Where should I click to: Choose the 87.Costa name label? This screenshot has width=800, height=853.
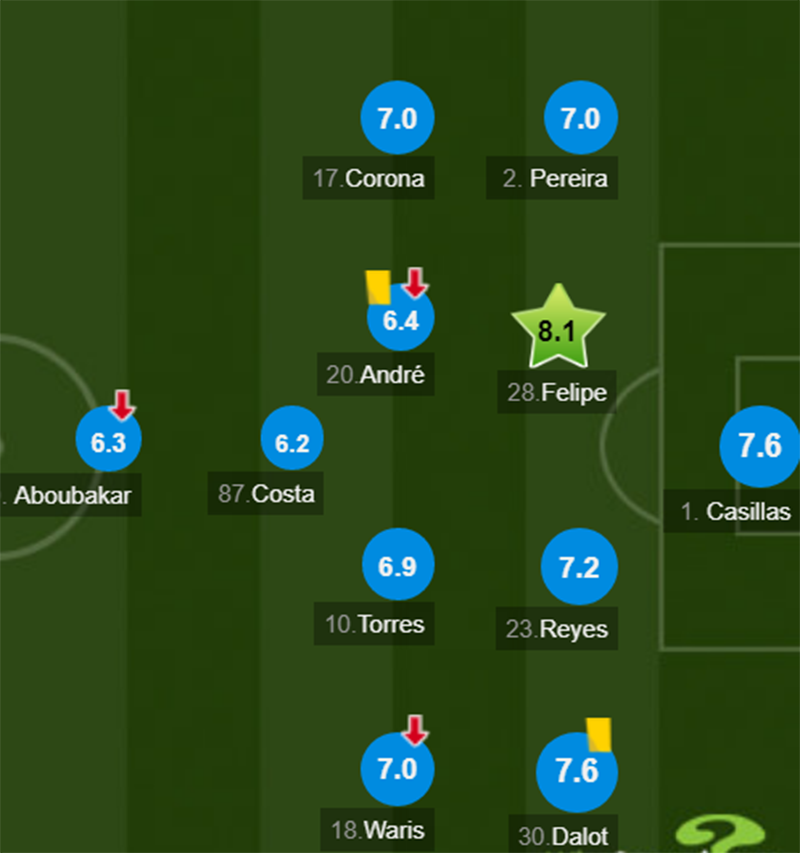(266, 494)
